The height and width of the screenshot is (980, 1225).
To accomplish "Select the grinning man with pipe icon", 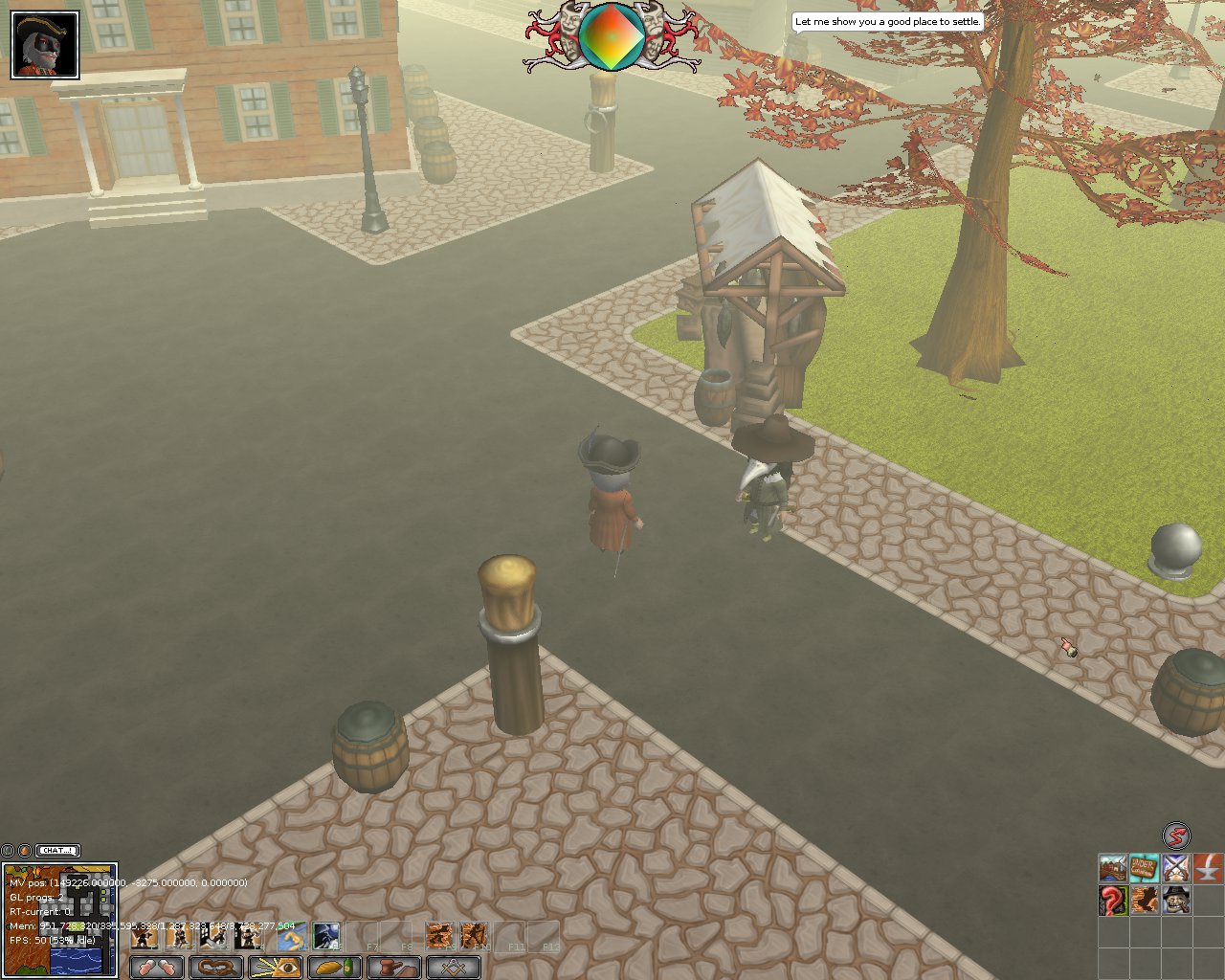I will [1175, 901].
